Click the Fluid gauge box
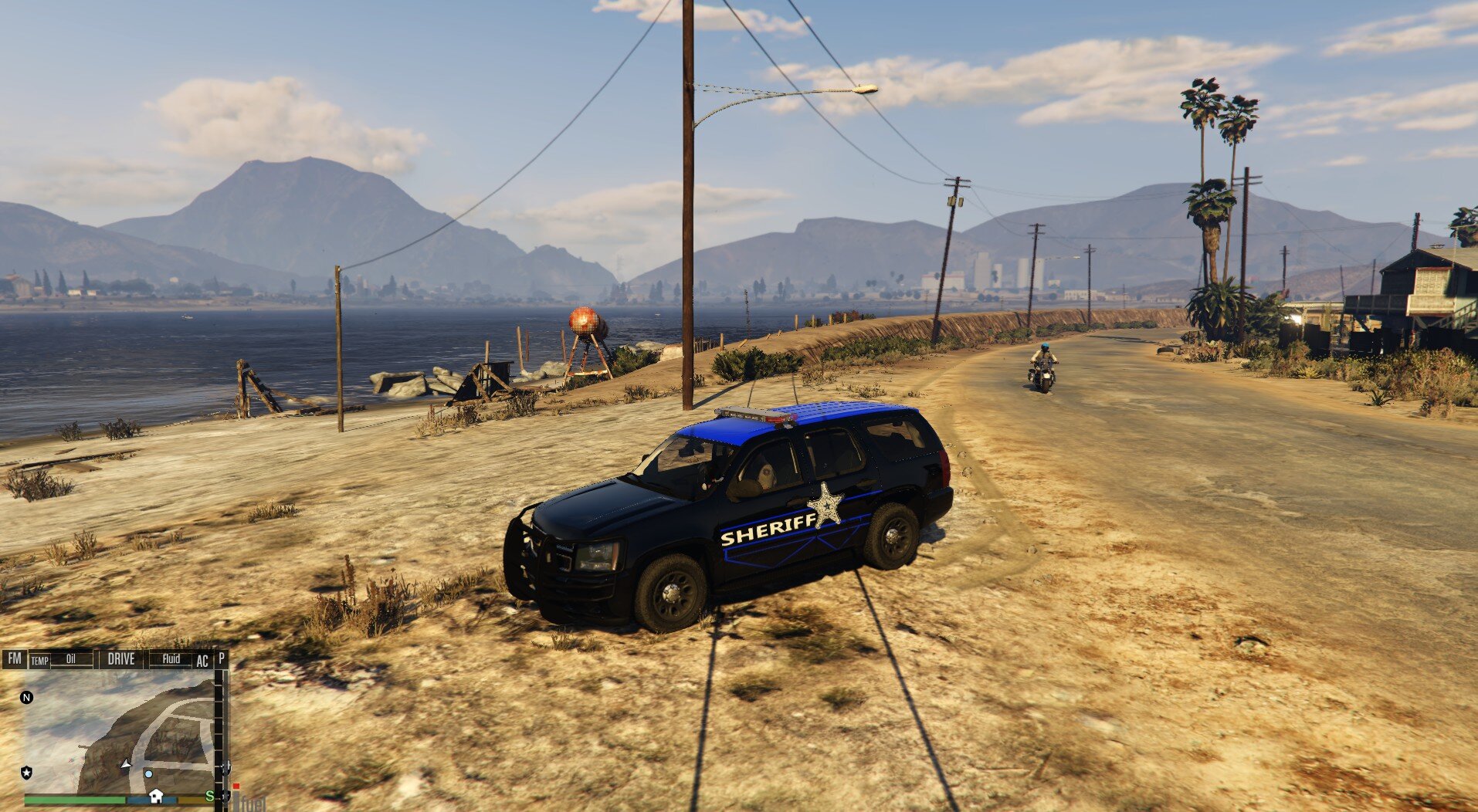 (171, 659)
